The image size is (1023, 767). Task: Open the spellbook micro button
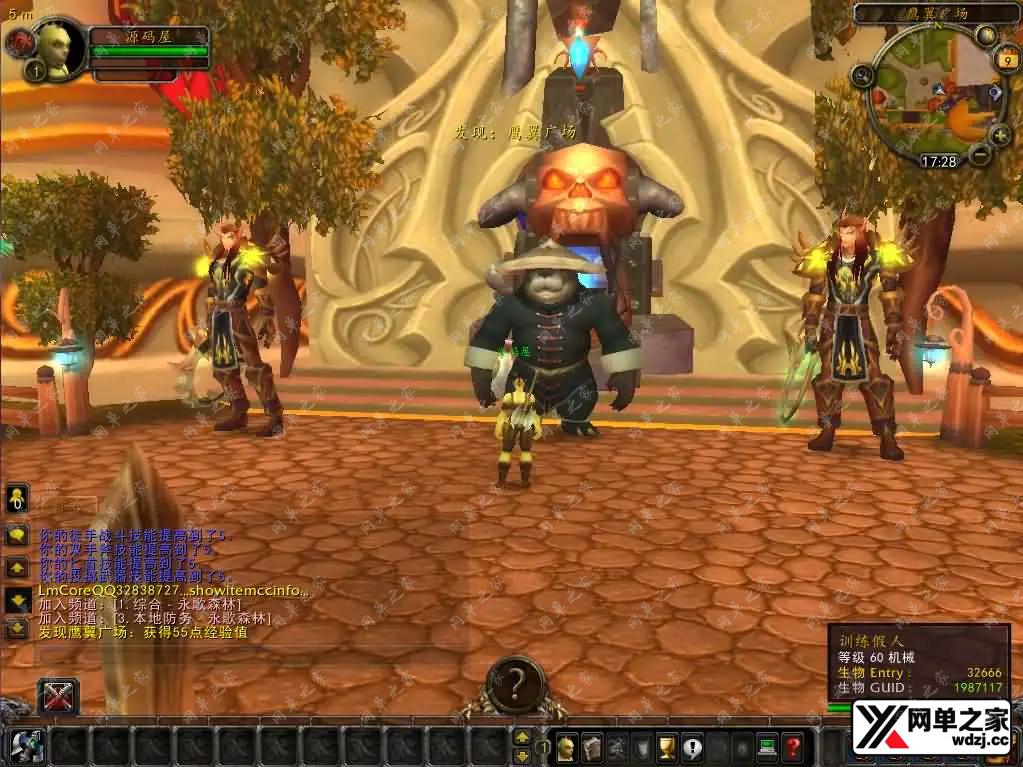tap(591, 746)
